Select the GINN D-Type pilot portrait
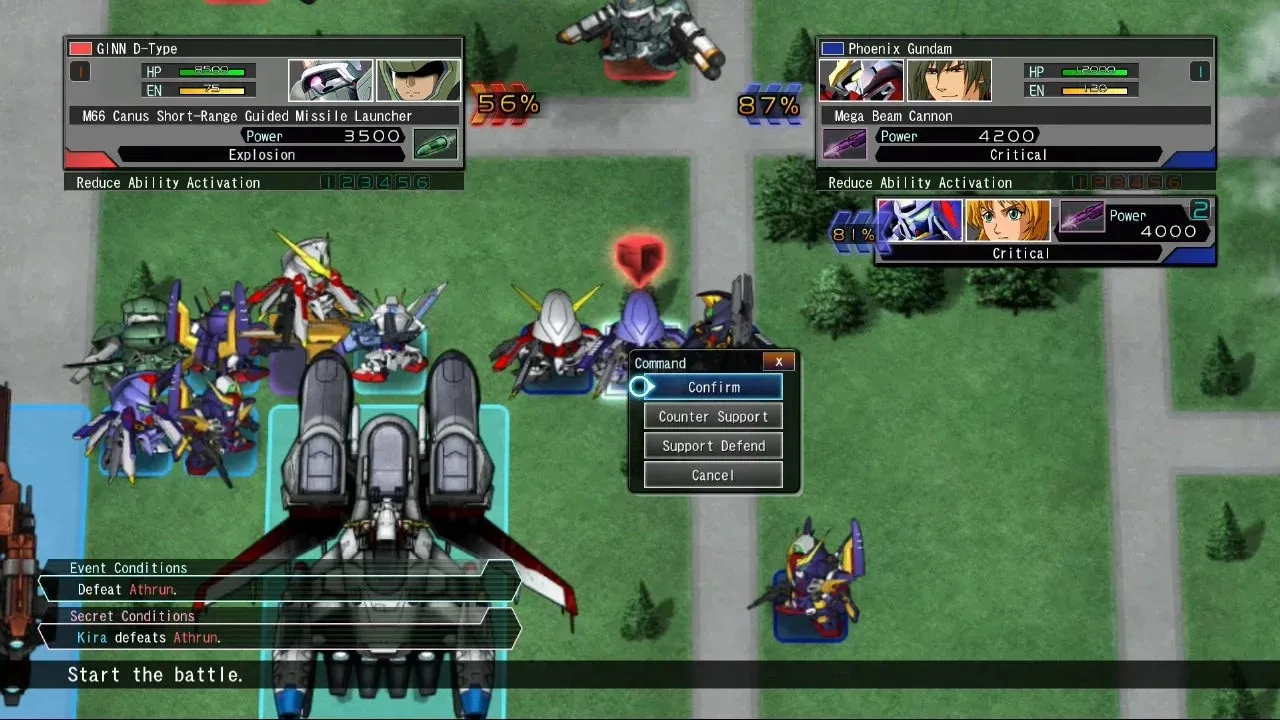 [x=418, y=80]
